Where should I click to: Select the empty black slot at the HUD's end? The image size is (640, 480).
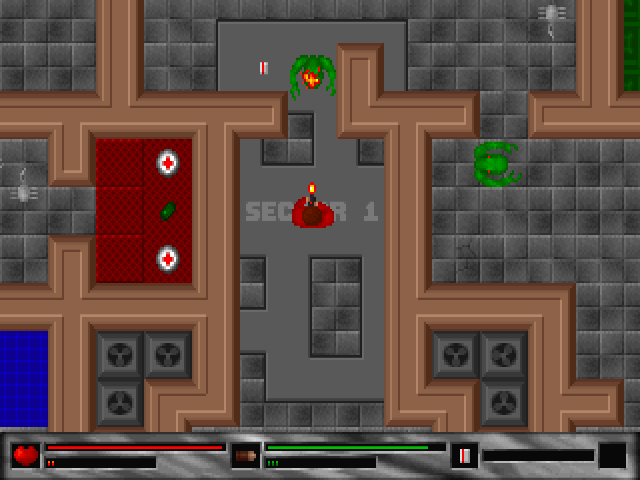(612, 456)
